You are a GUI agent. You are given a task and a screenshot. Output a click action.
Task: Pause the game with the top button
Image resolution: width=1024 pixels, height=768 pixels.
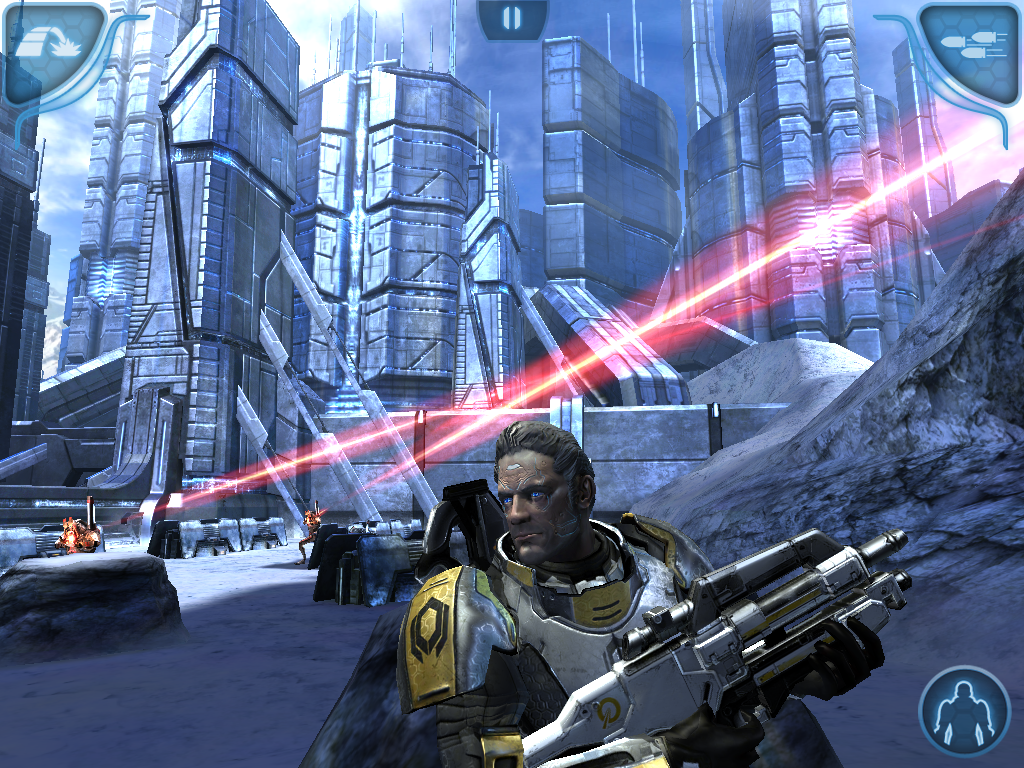pyautogui.click(x=512, y=17)
